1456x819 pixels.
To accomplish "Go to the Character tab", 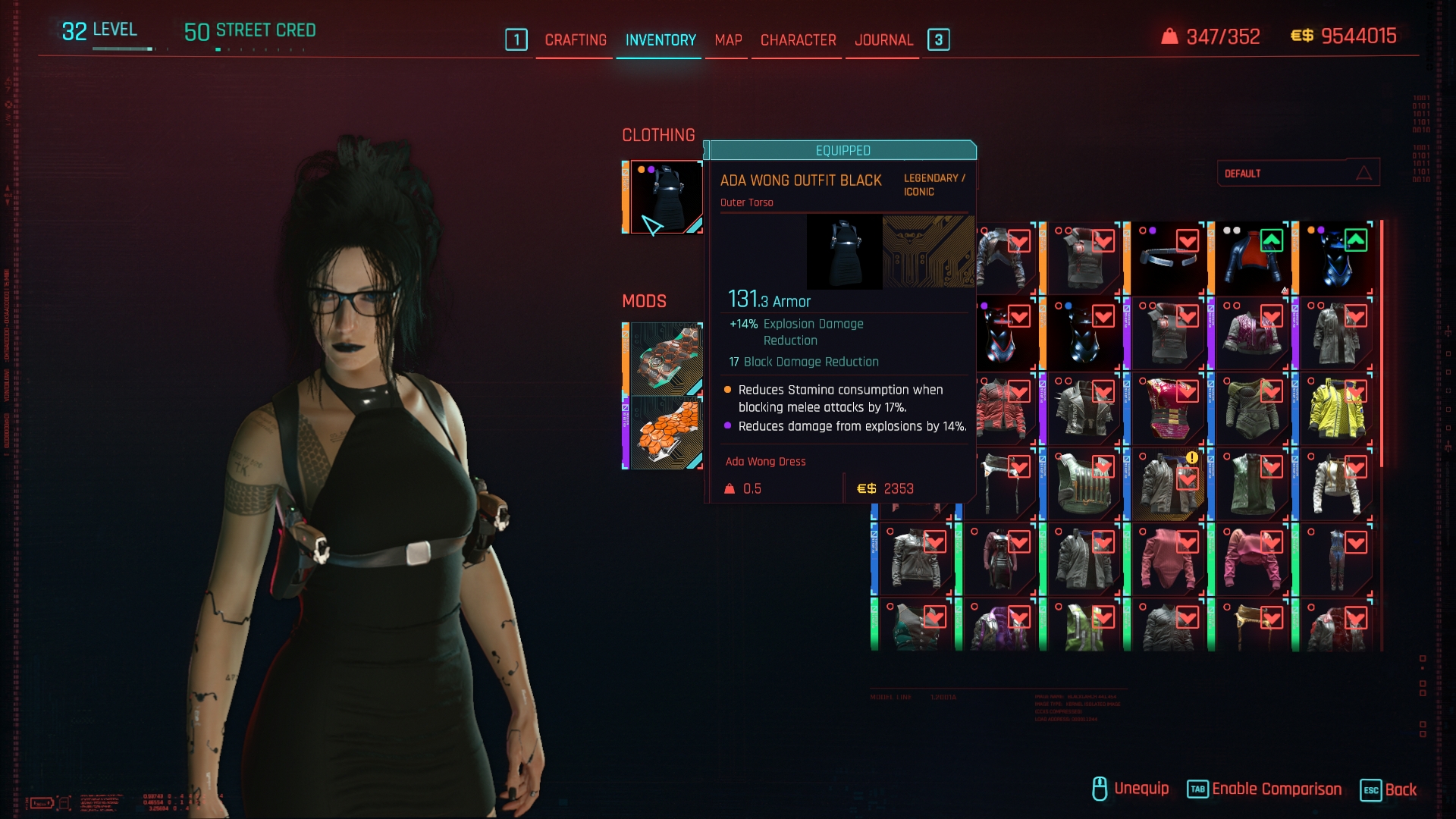I will [798, 40].
